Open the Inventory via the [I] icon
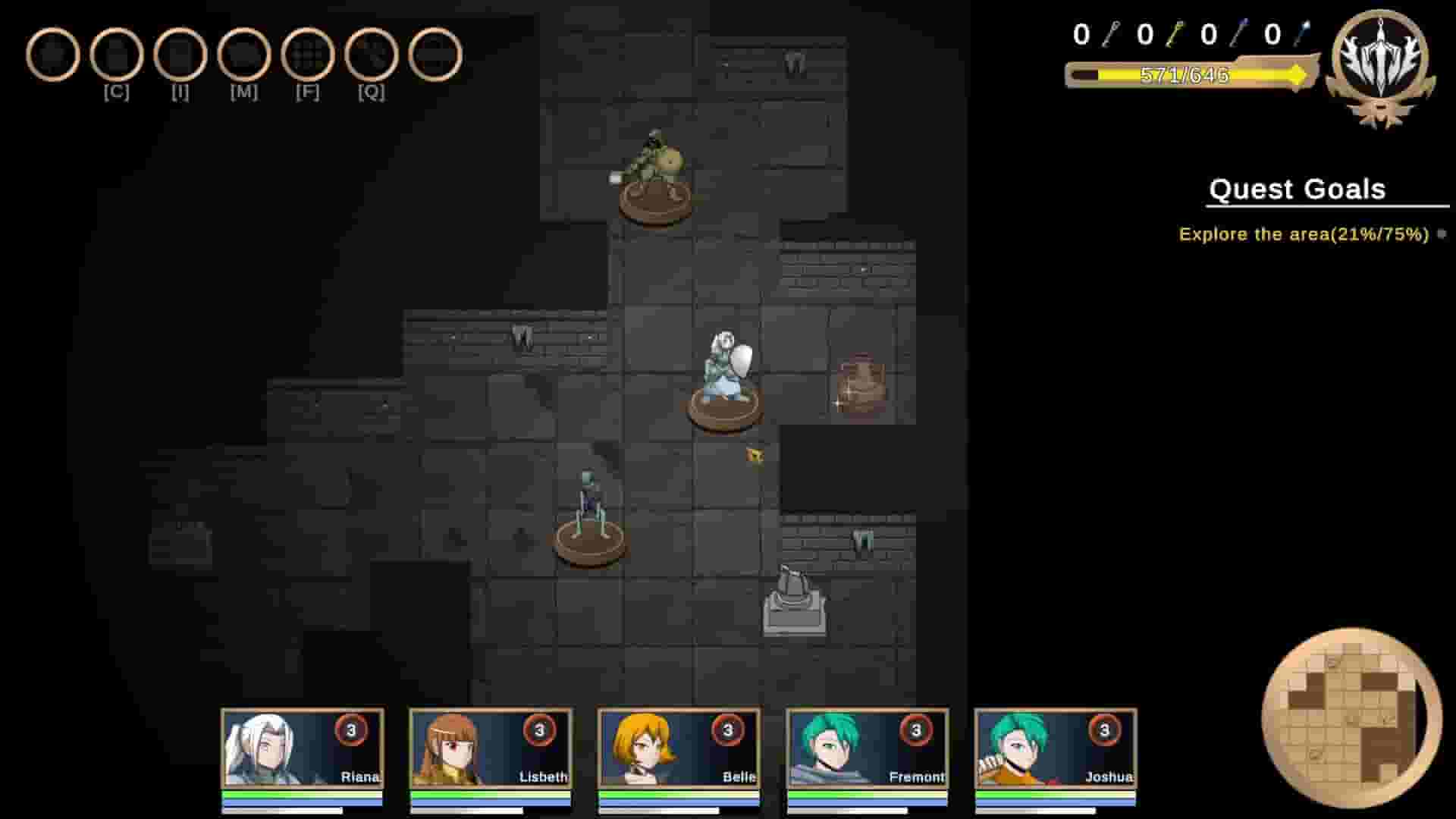Viewport: 1456px width, 819px height. [180, 55]
